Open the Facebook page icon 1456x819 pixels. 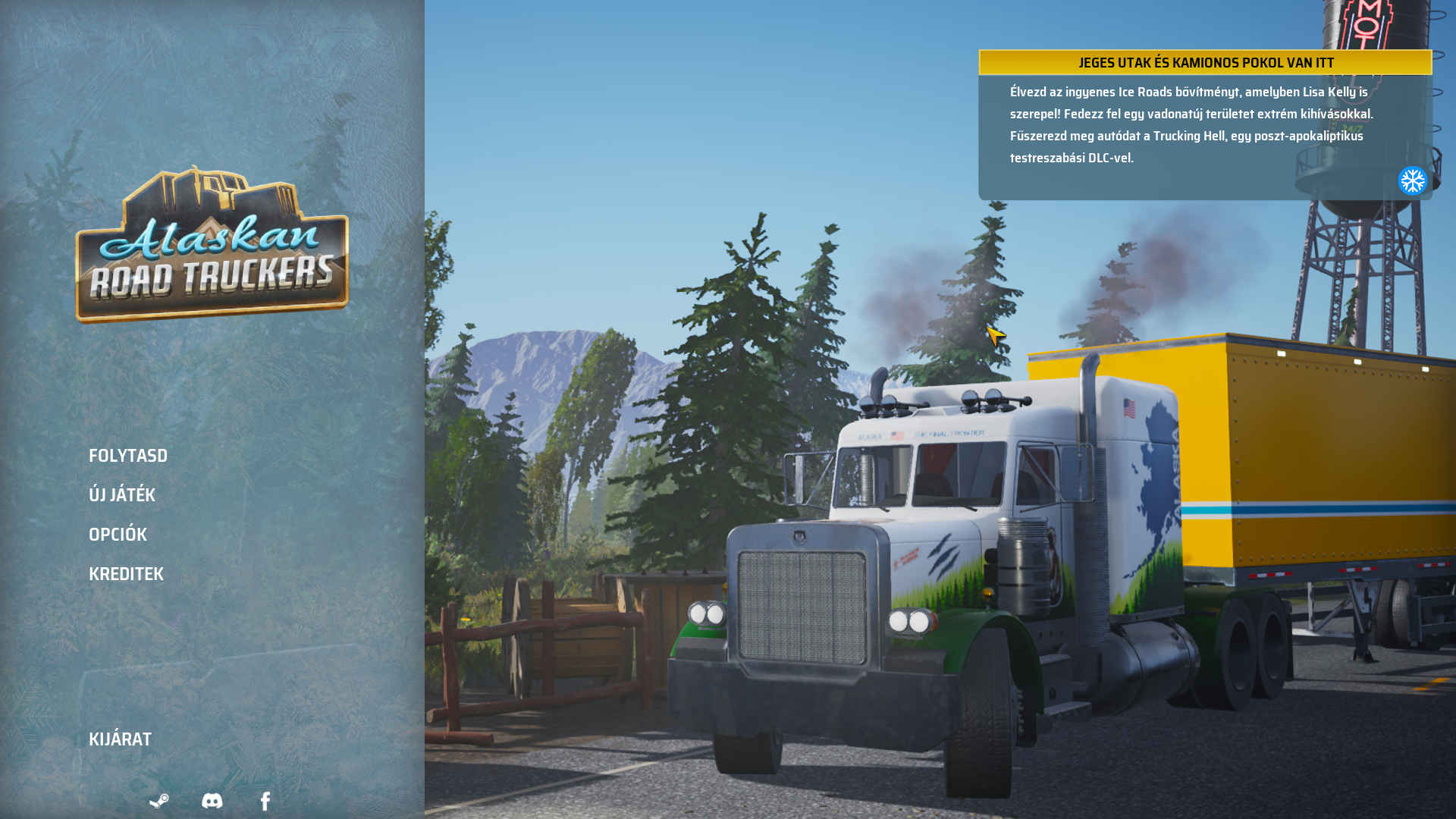(x=265, y=801)
